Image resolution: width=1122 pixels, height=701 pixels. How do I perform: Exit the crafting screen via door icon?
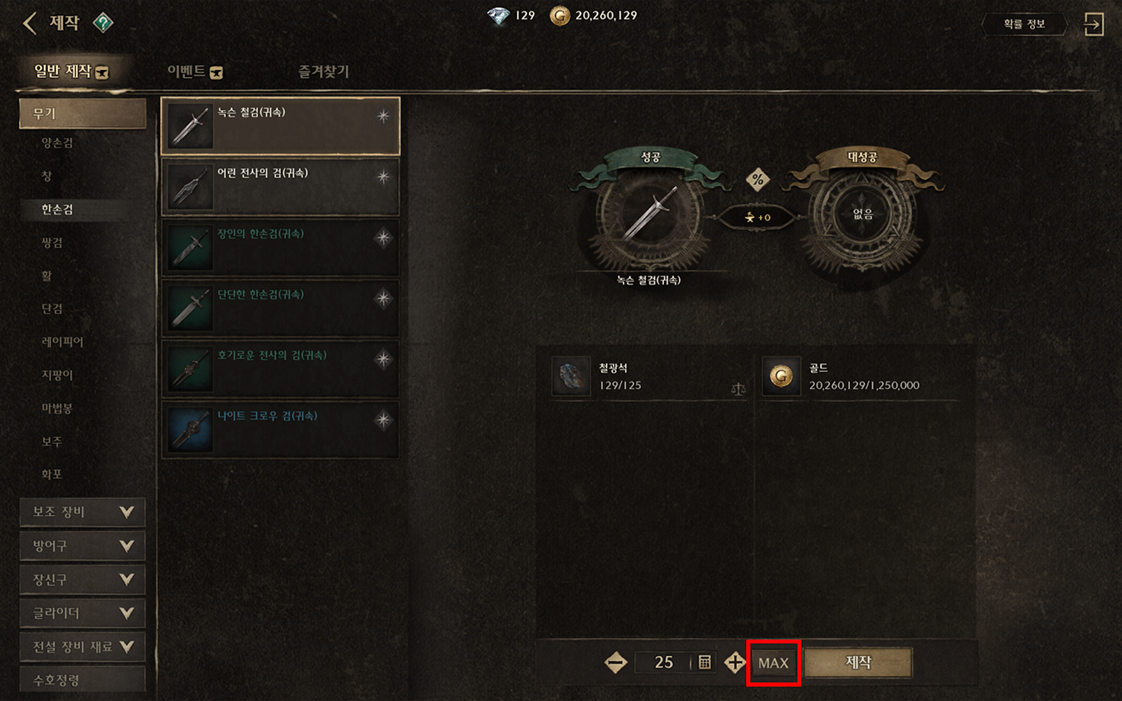pos(1094,24)
